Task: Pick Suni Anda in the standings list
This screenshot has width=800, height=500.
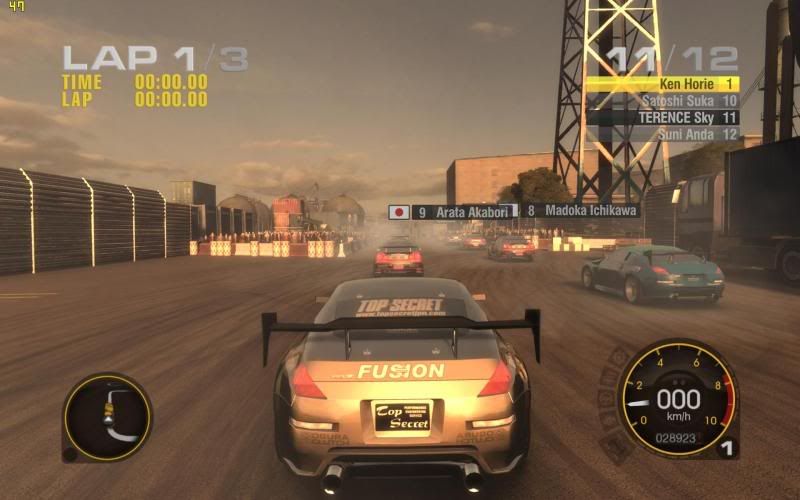Action: (662, 133)
